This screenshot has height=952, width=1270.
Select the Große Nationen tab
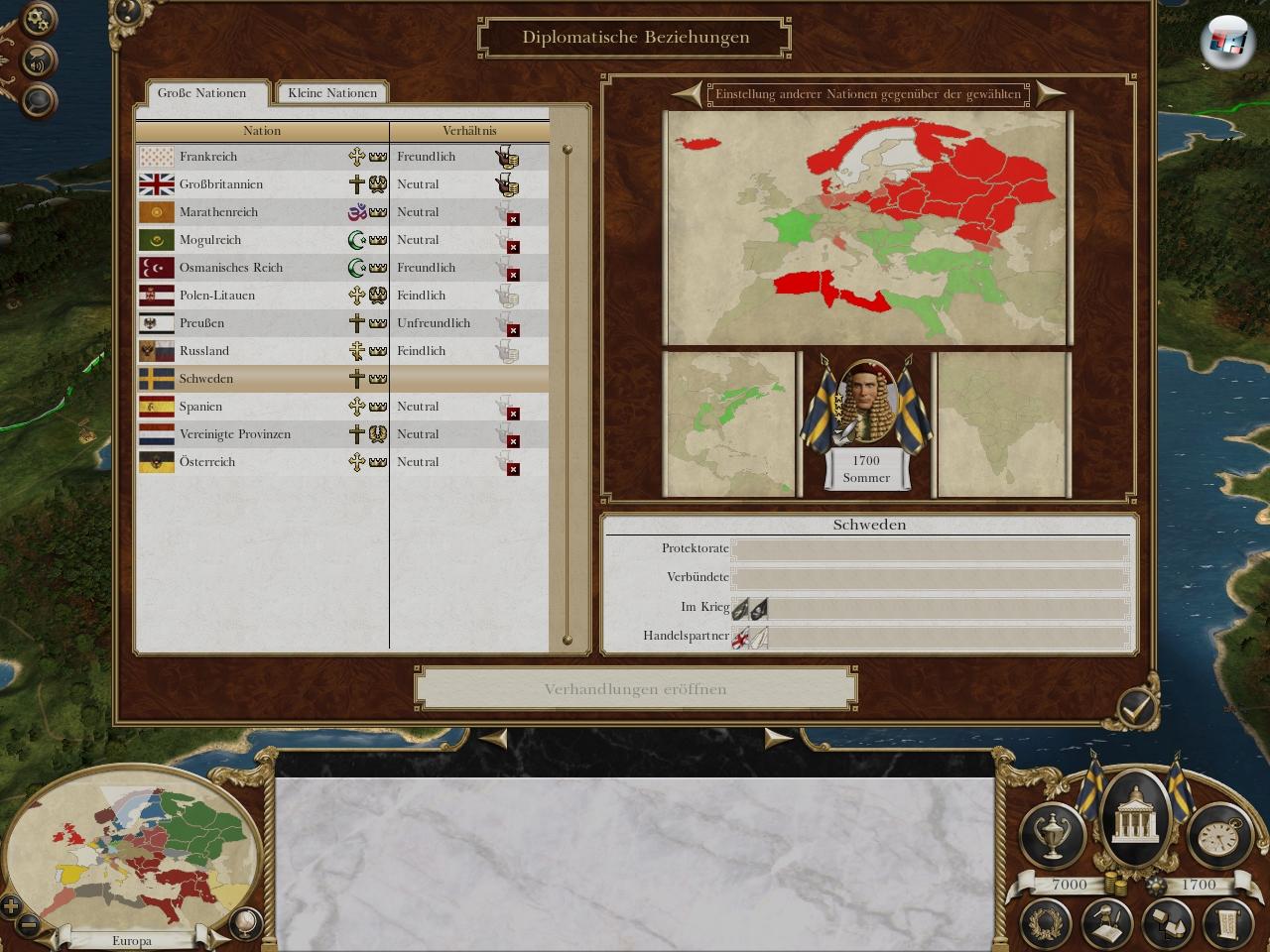click(201, 93)
